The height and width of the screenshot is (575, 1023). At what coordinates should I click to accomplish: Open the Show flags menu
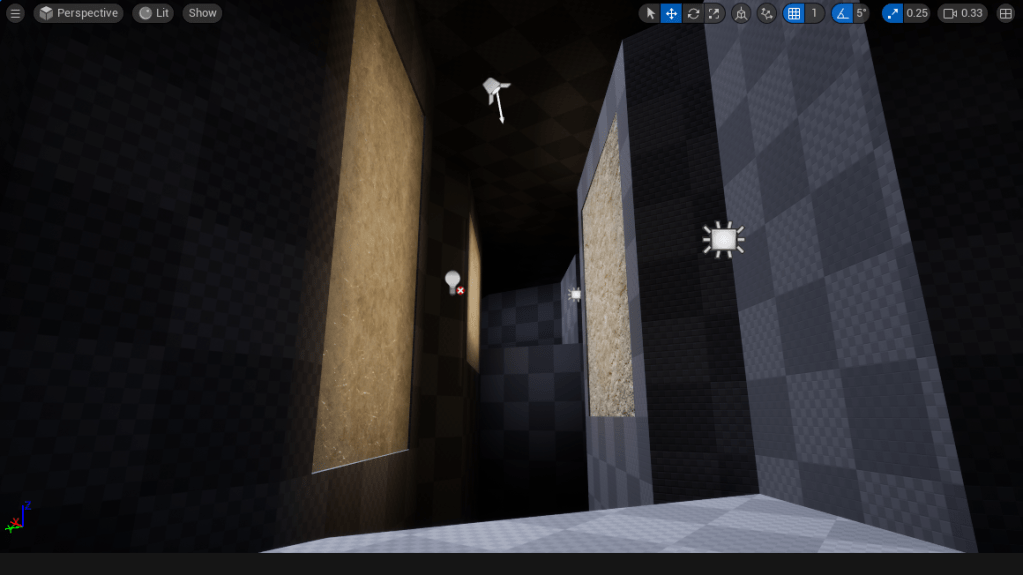tap(202, 13)
